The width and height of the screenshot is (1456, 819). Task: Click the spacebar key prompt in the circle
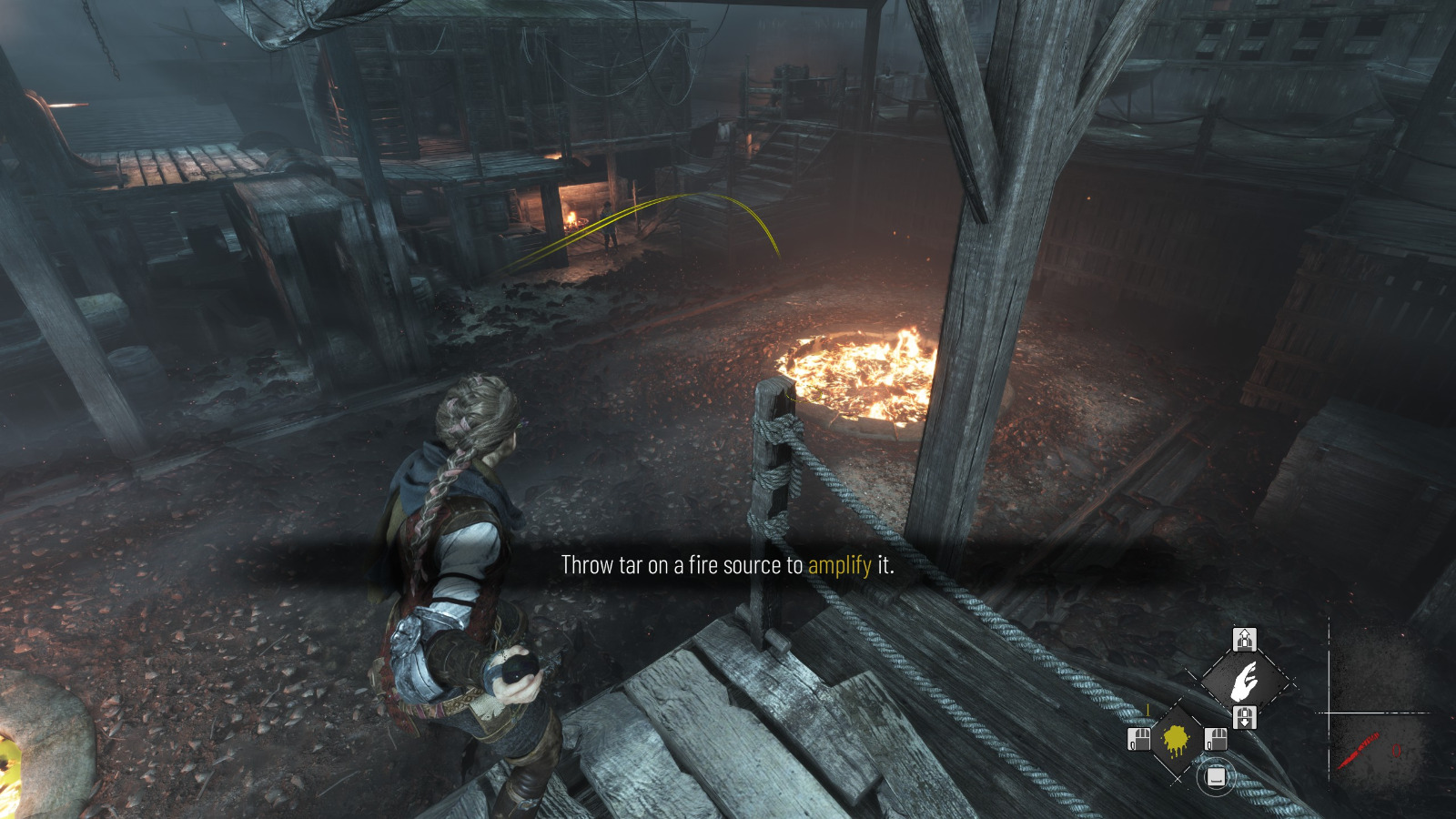pos(1217,777)
